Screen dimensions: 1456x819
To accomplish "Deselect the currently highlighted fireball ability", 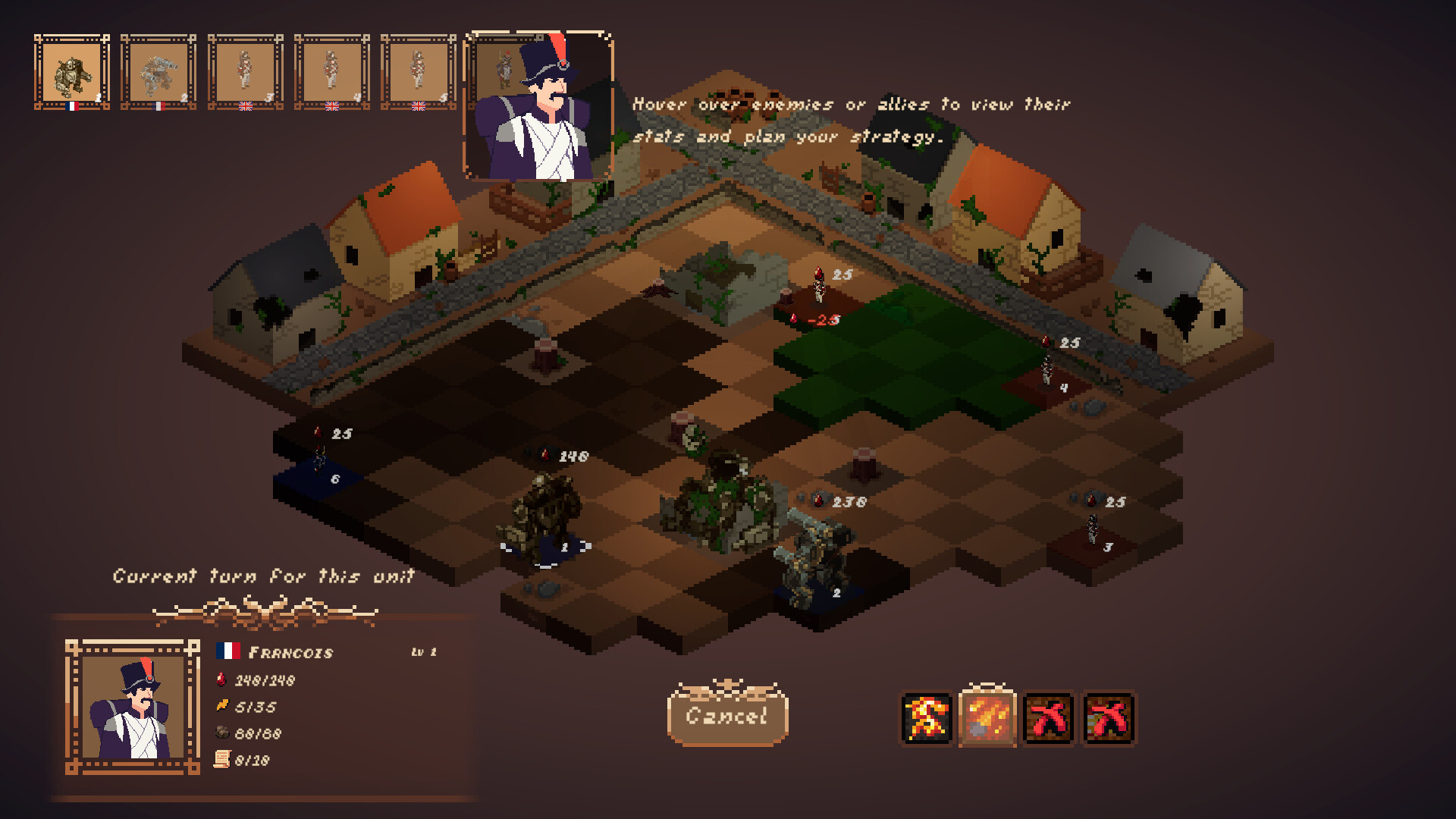I will [x=988, y=720].
